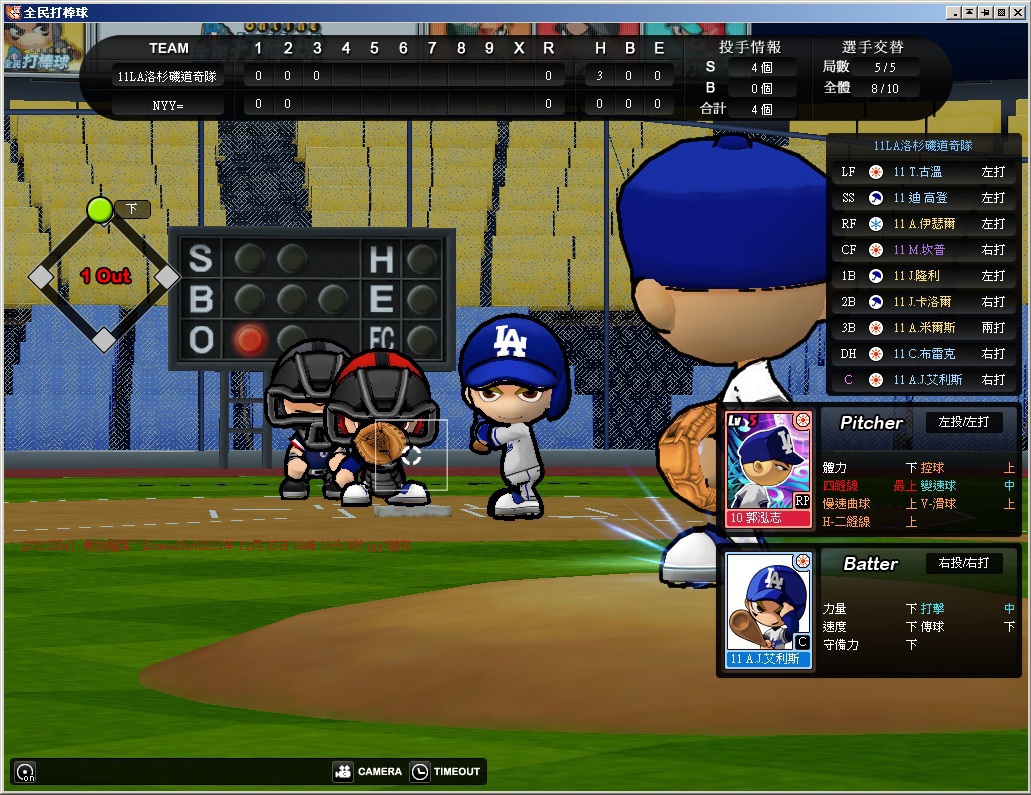
Task: Click the batter card of A.J.艾利斯
Action: pos(768,610)
